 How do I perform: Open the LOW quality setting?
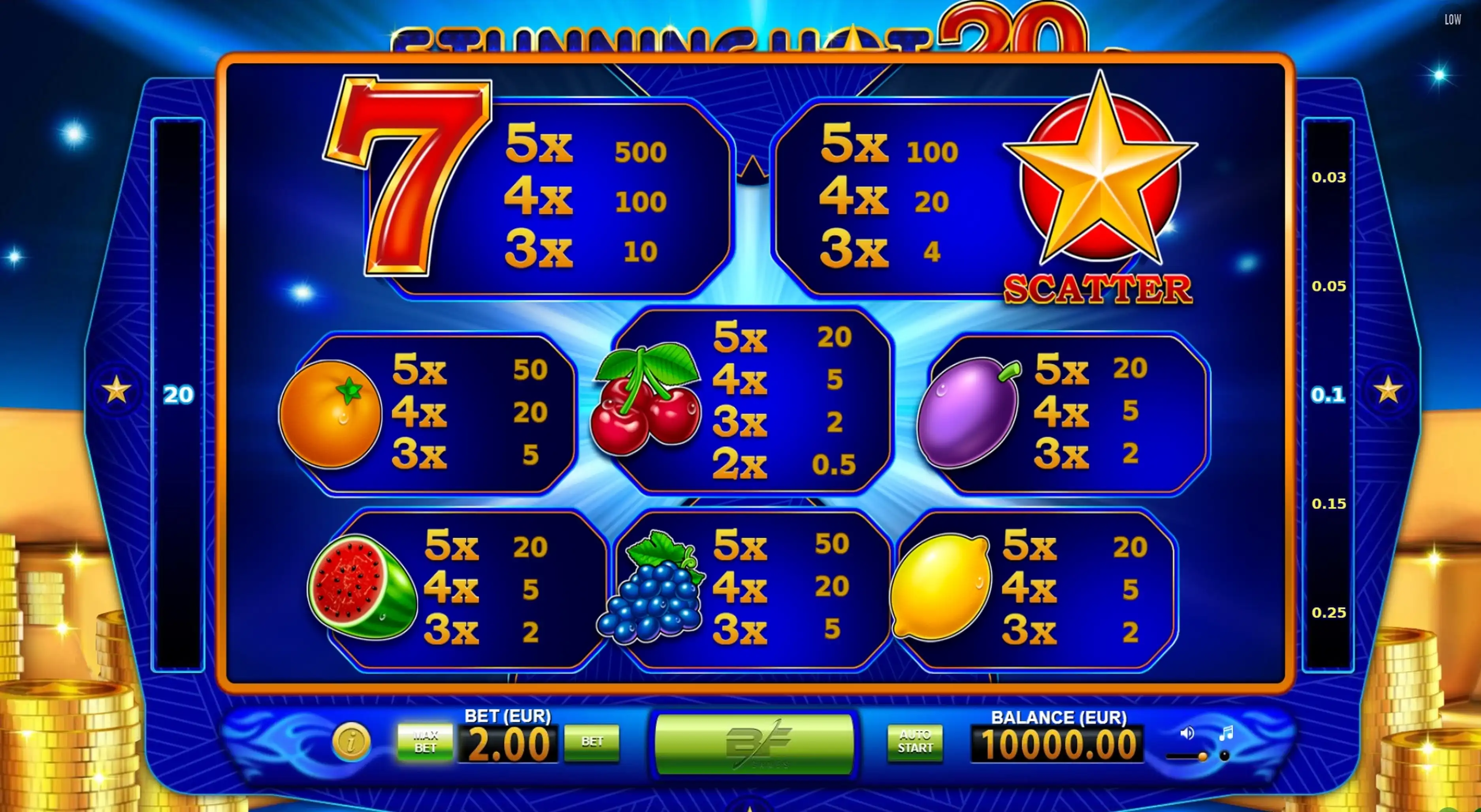point(1452,19)
